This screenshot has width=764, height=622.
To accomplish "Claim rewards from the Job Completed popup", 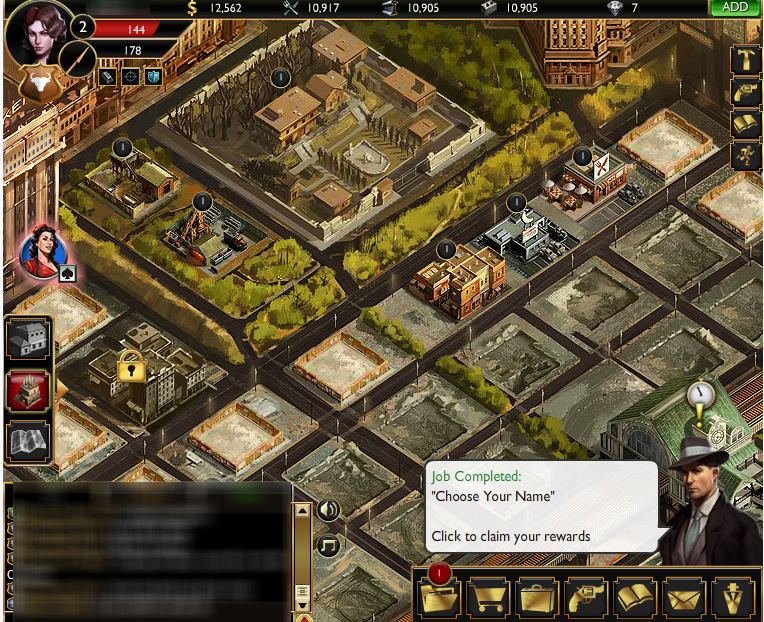I will tap(541, 507).
